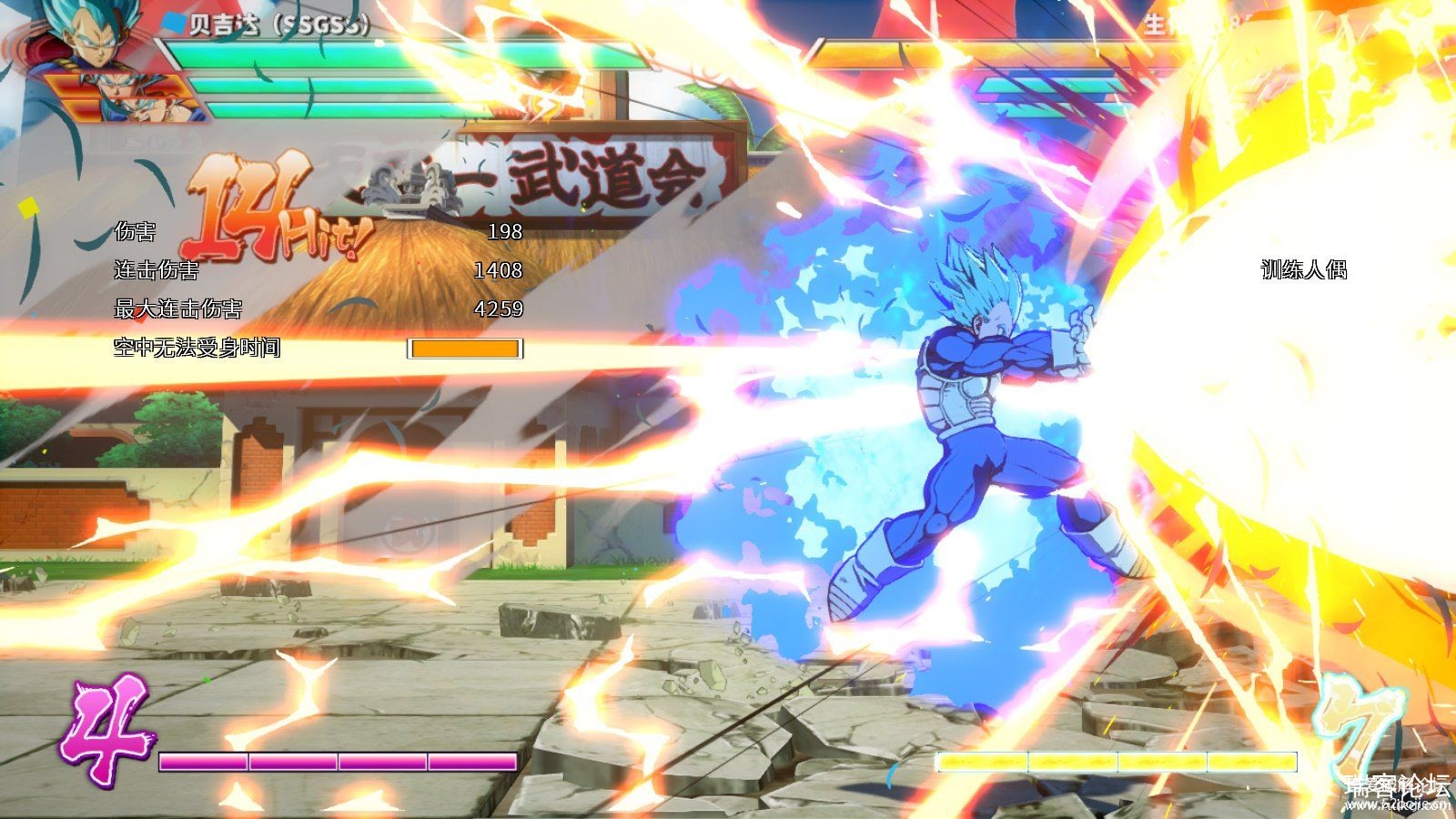
Task: Click the third teammate's assist portrait
Action: click(x=141, y=109)
